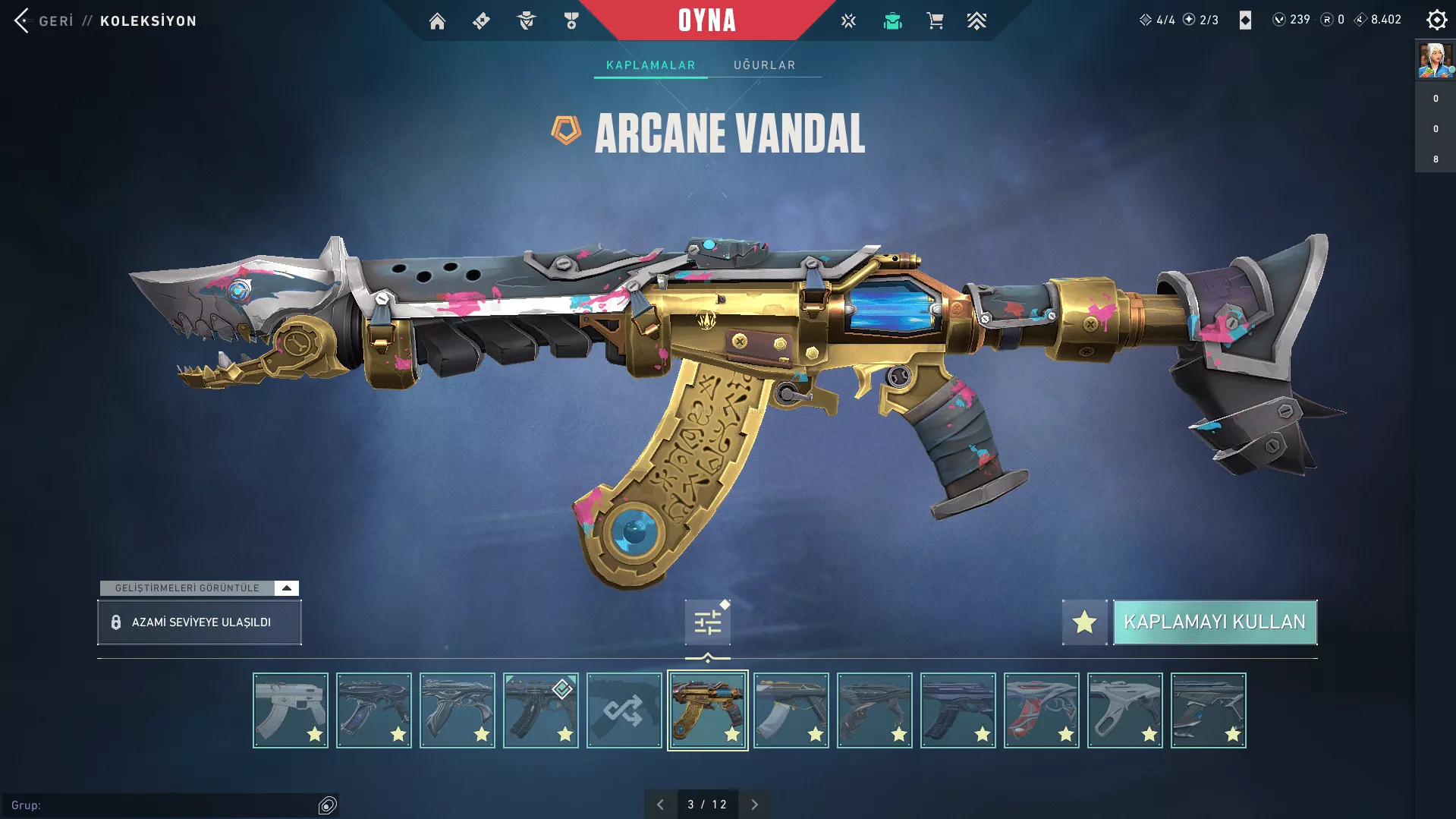This screenshot has height=819, width=1456.
Task: Select the Arcane Vandal thumbnail
Action: [x=707, y=710]
